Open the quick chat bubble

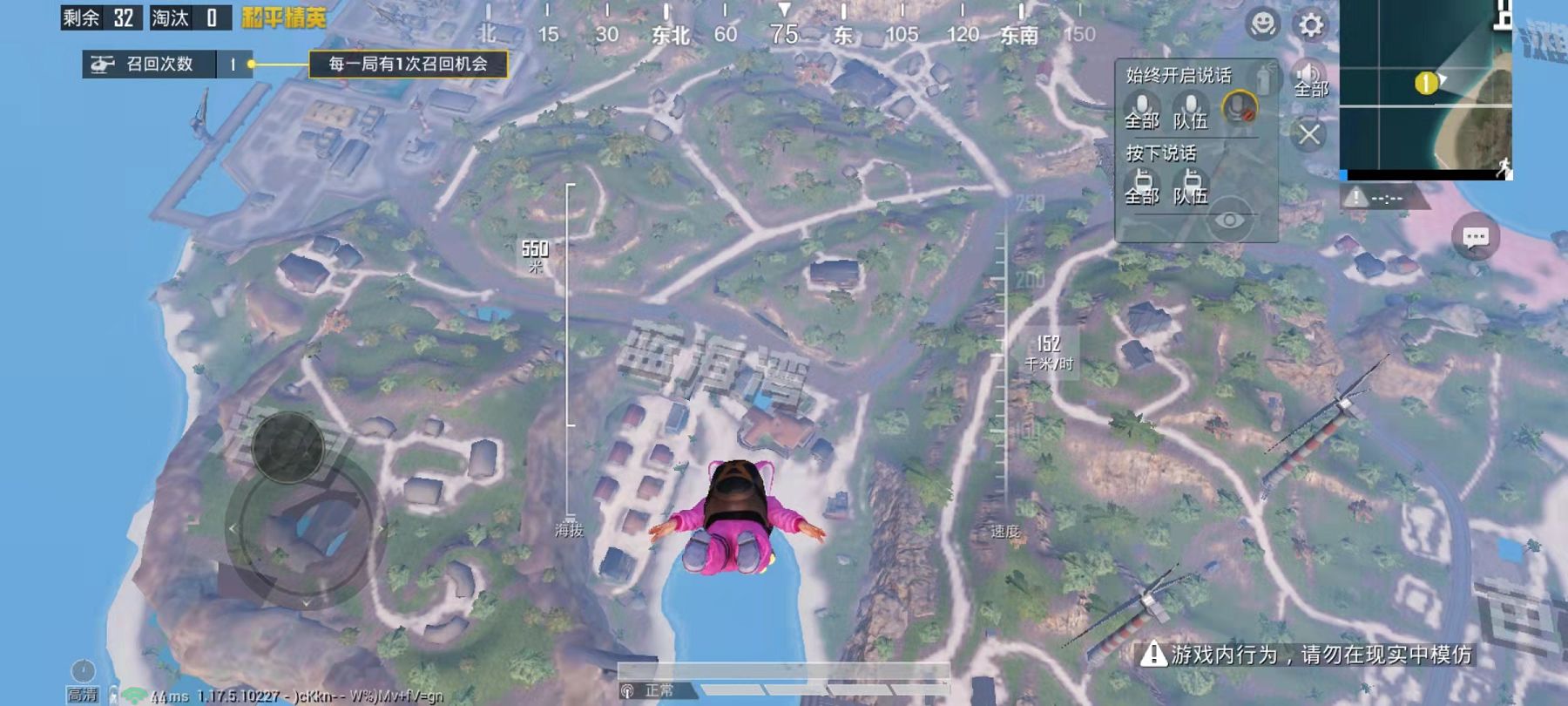1475,237
